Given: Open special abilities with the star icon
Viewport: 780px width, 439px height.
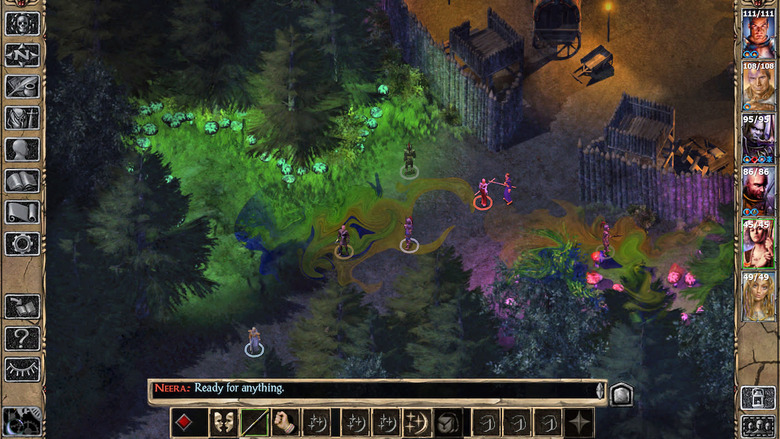Looking at the screenshot, I should [x=578, y=422].
